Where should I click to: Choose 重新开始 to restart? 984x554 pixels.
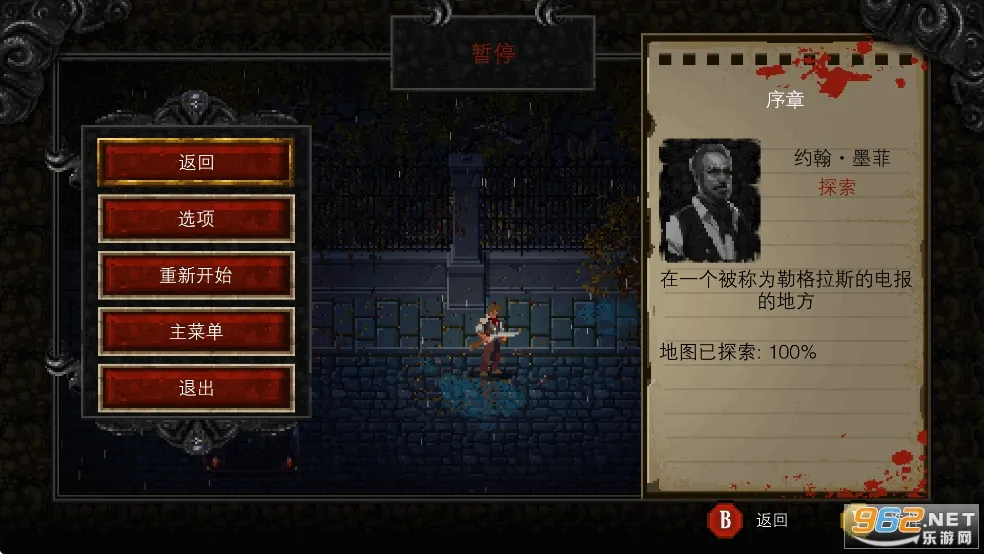coord(196,275)
